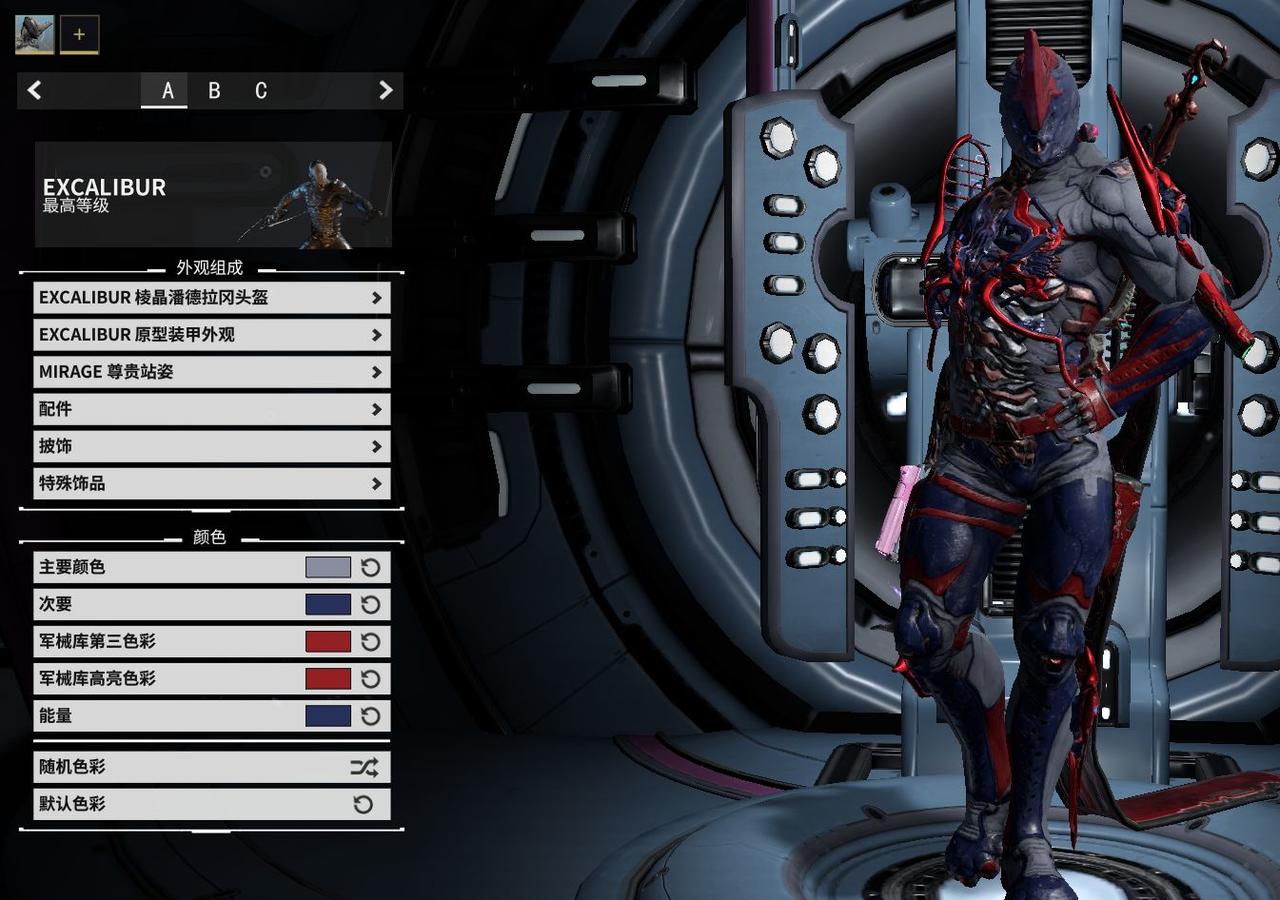Viewport: 1280px width, 900px height.
Task: Go to the previous appearance config with left arrow
Action: (35, 91)
